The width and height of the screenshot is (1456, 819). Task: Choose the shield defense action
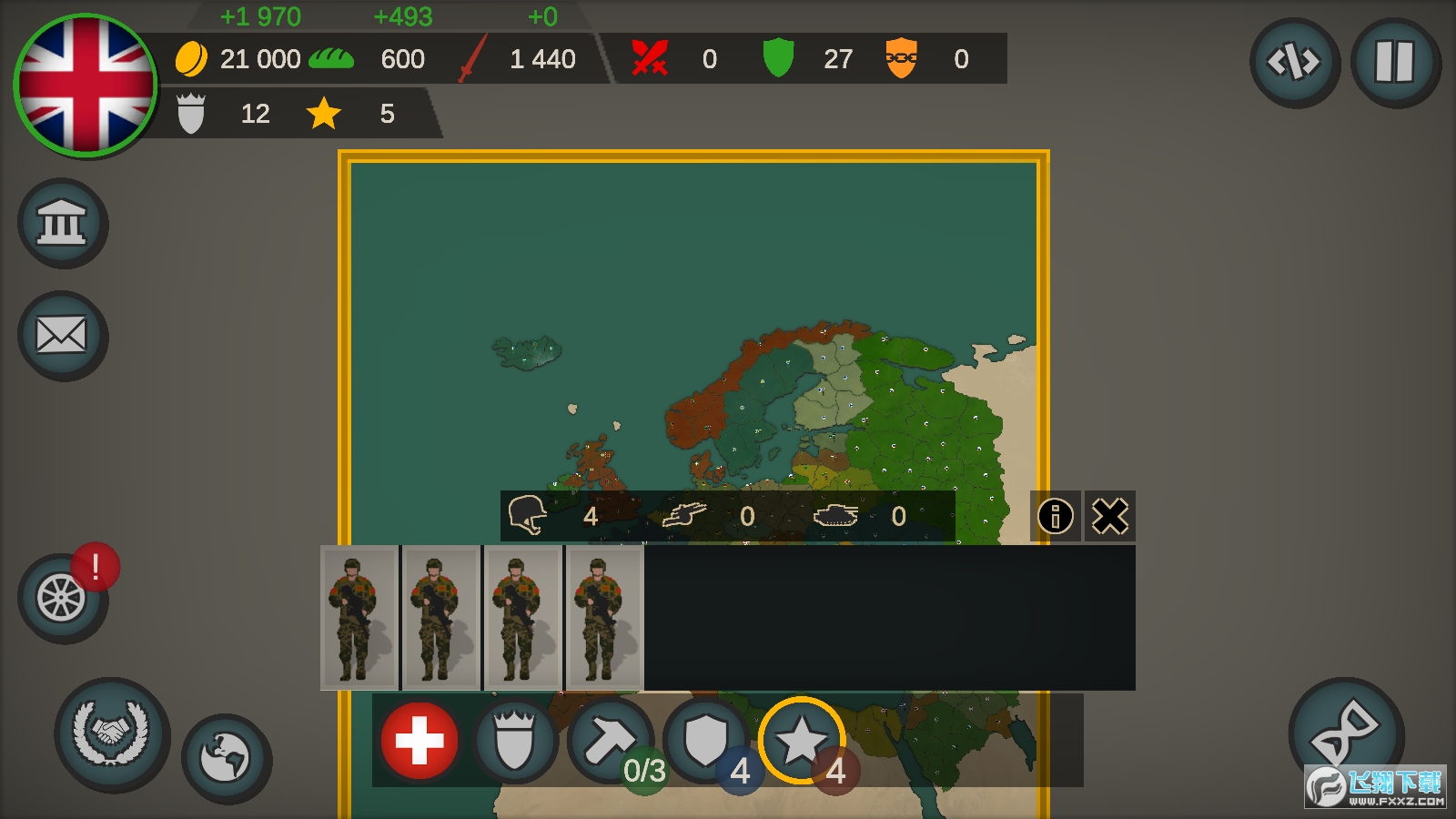[706, 741]
